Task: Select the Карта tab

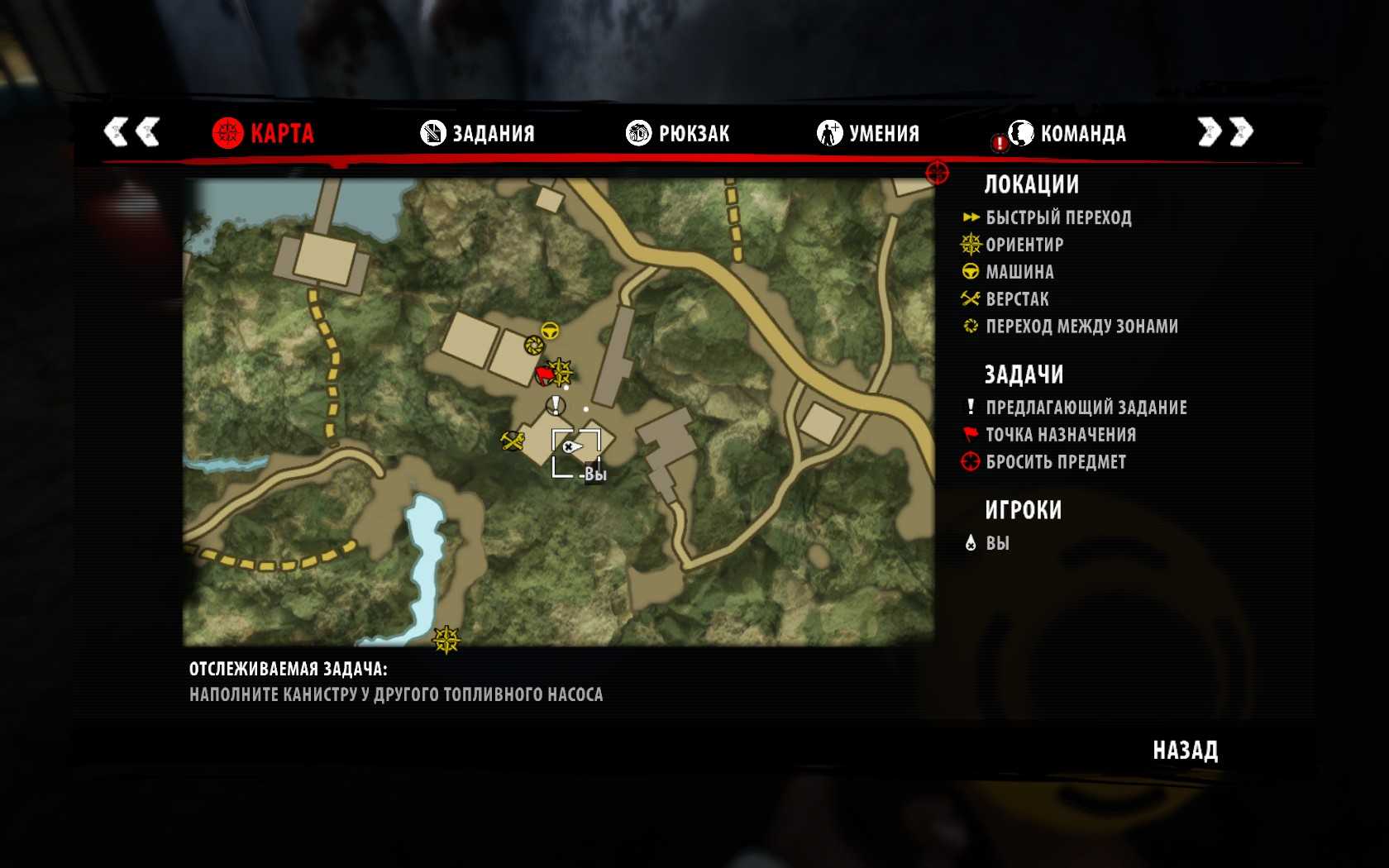Action: 263,132
